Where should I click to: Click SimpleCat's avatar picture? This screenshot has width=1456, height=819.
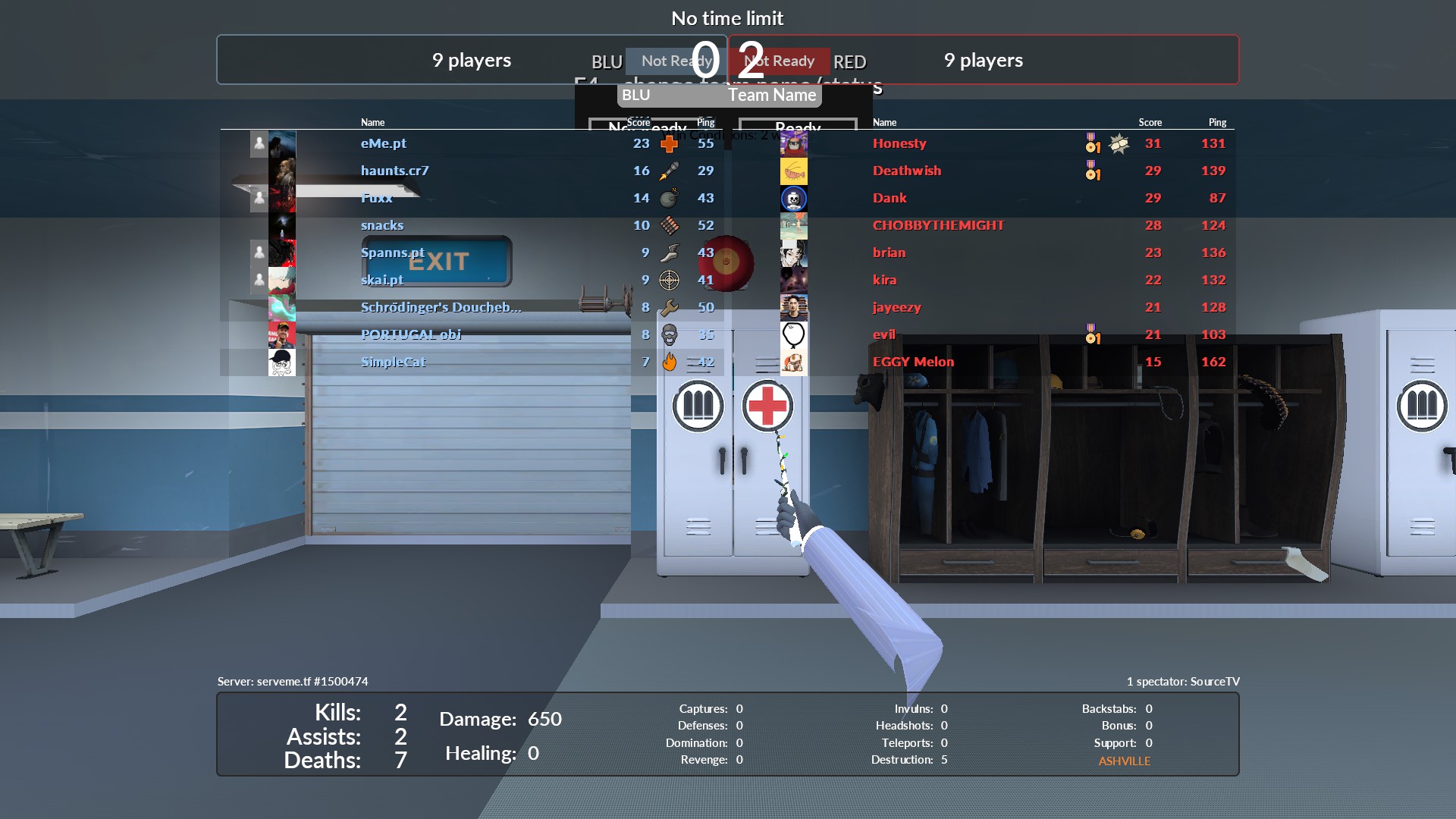(281, 362)
